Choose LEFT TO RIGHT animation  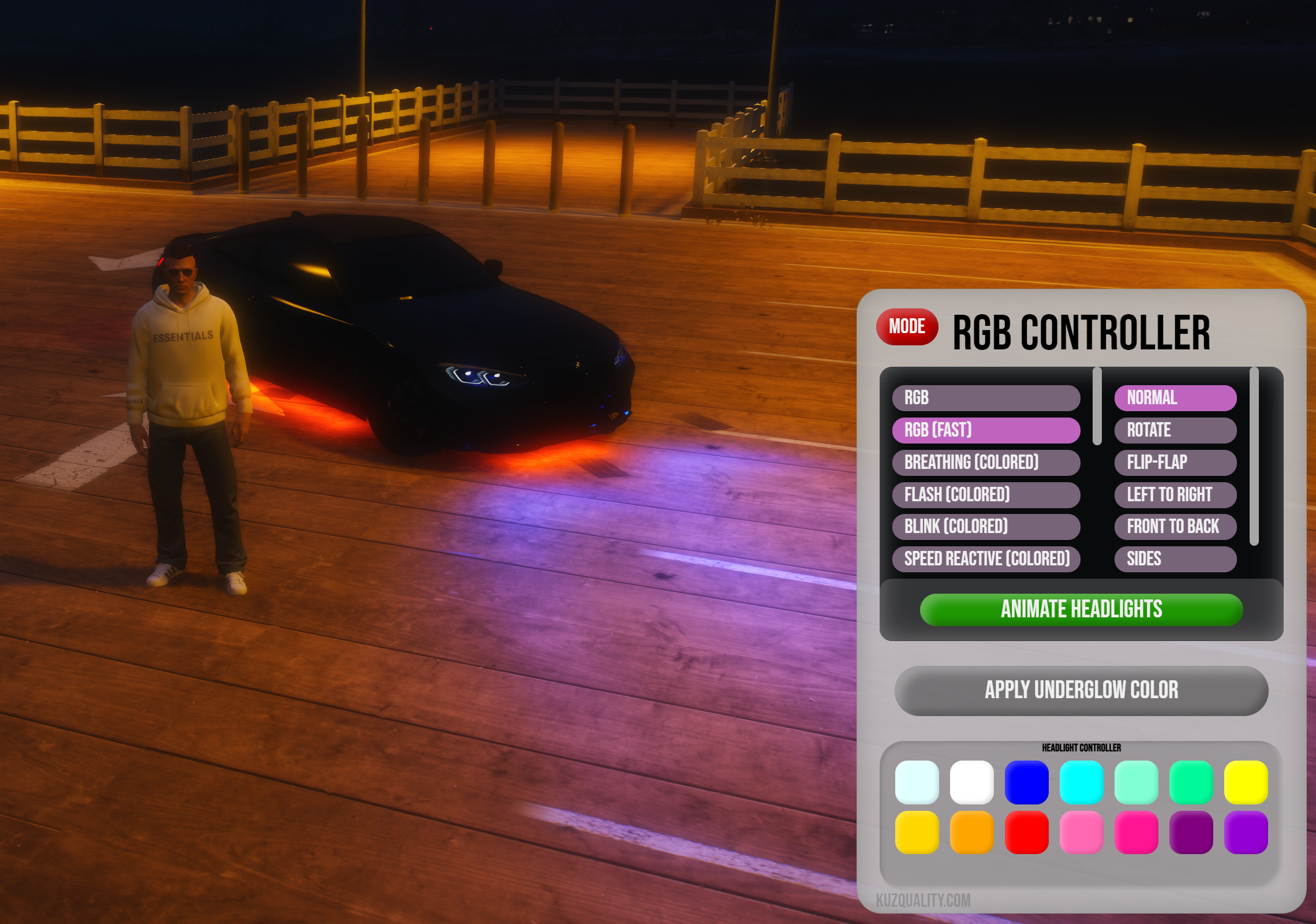click(1175, 494)
